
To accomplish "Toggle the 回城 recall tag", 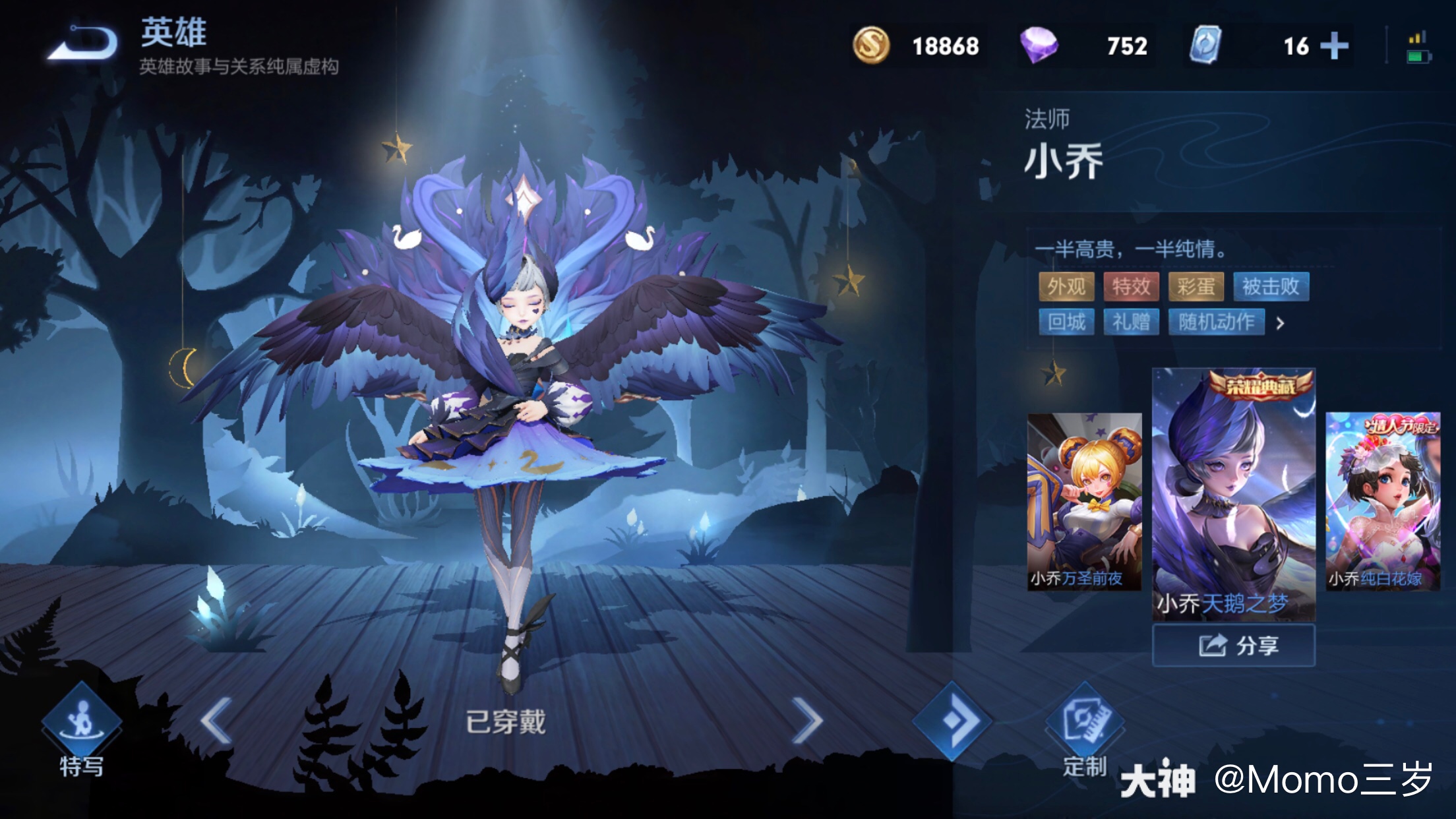I will click(x=1067, y=324).
